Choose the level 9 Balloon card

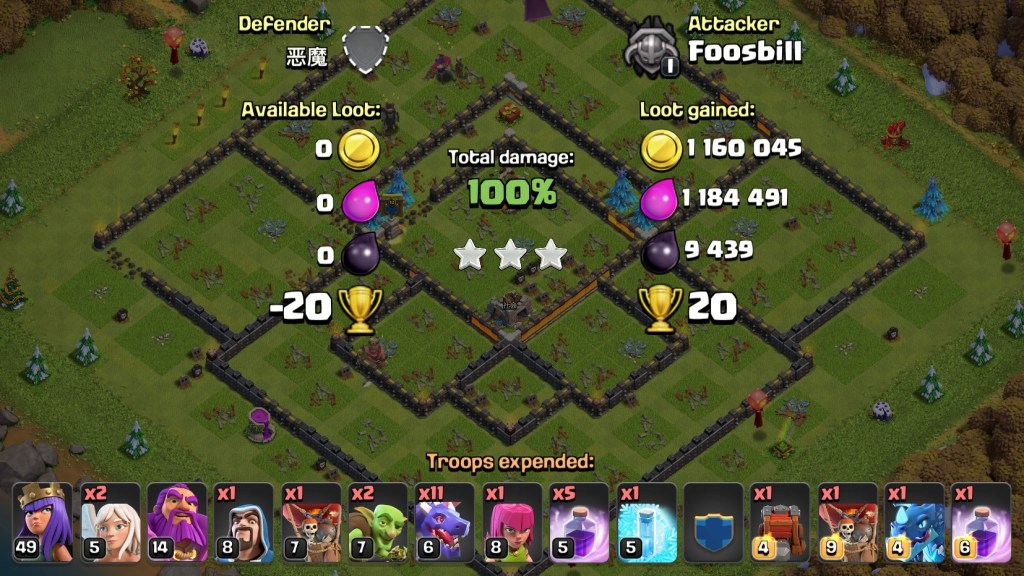[847, 522]
